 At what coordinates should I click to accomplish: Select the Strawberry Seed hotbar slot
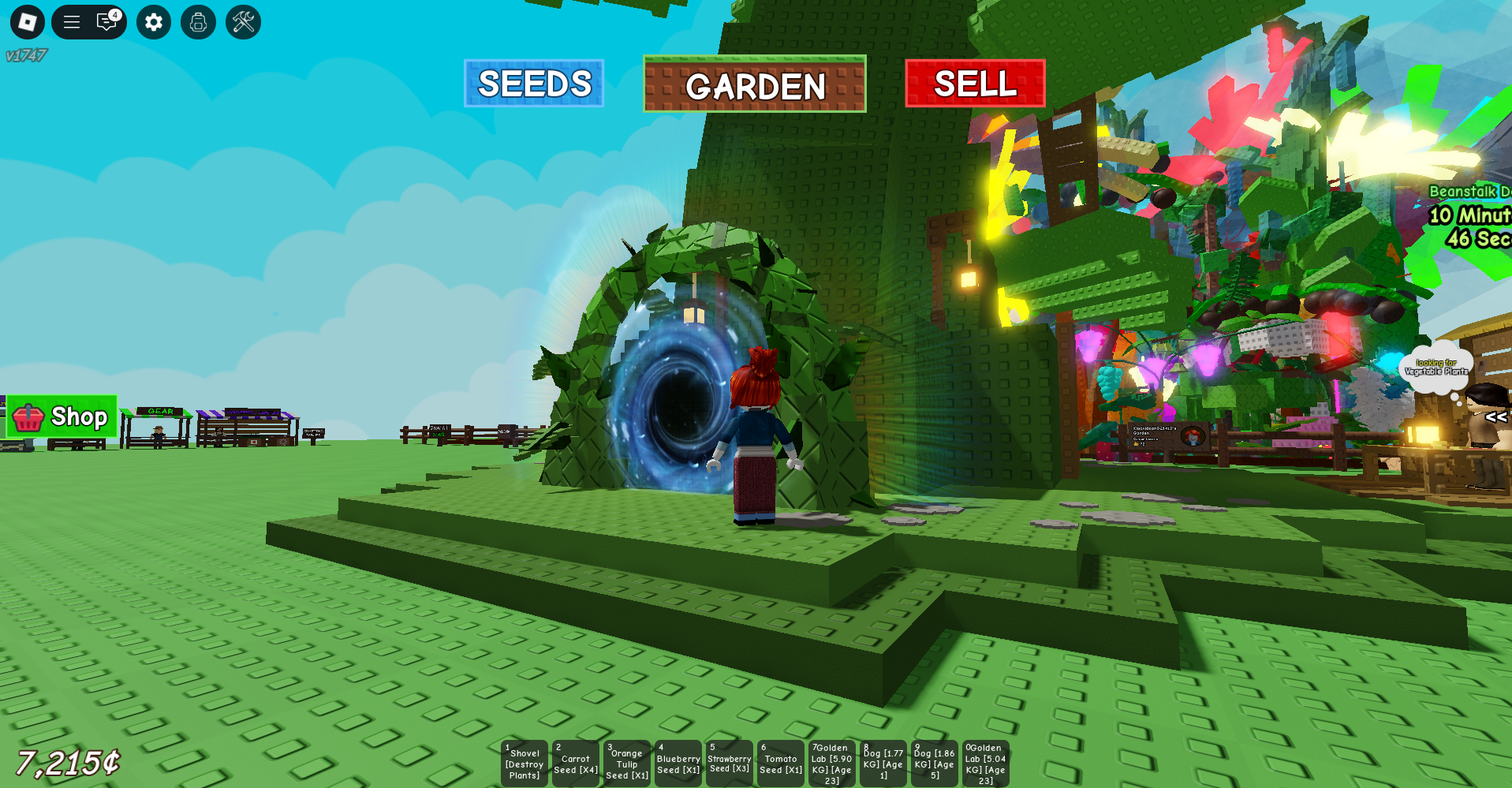click(x=729, y=763)
